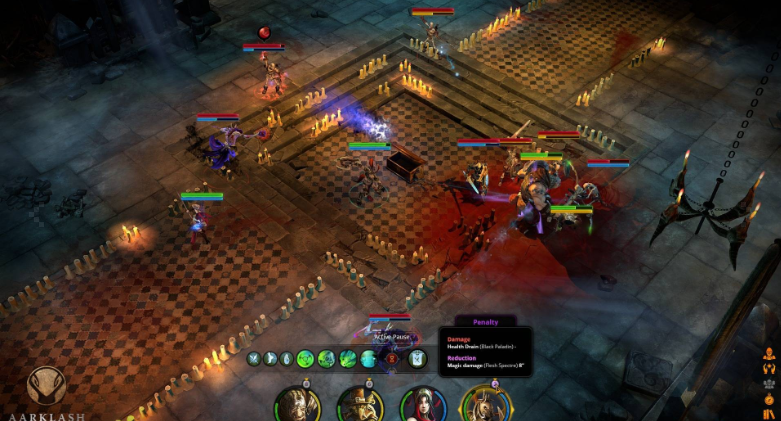Click the red hourglass ability icon
Viewport: 781px width, 421px height.
click(393, 358)
